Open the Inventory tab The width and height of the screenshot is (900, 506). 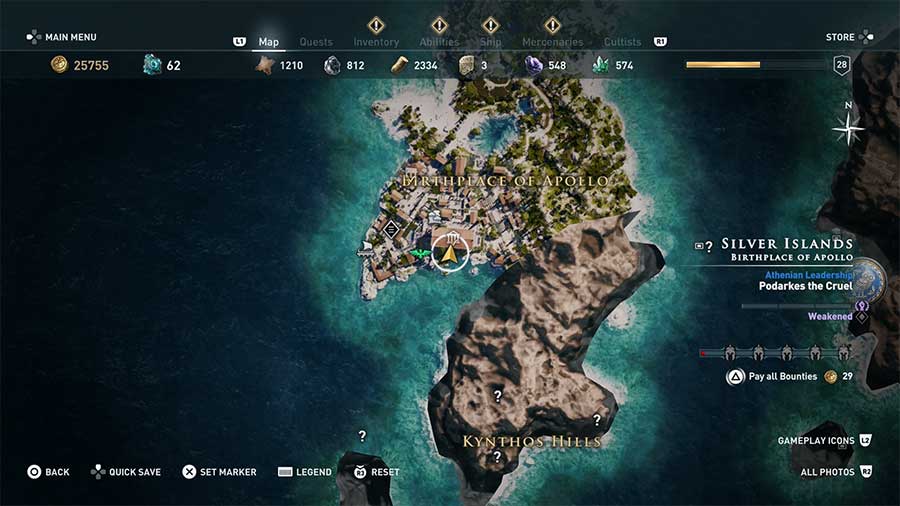coord(376,42)
